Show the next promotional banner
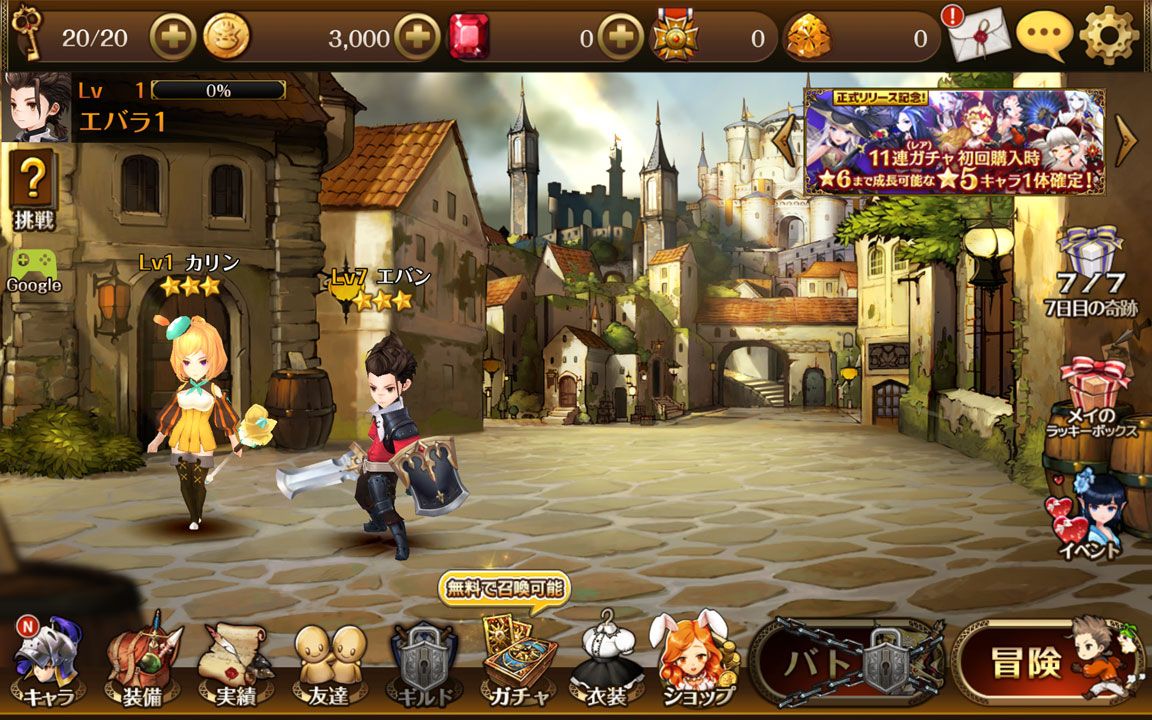1152x720 pixels. (1126, 141)
